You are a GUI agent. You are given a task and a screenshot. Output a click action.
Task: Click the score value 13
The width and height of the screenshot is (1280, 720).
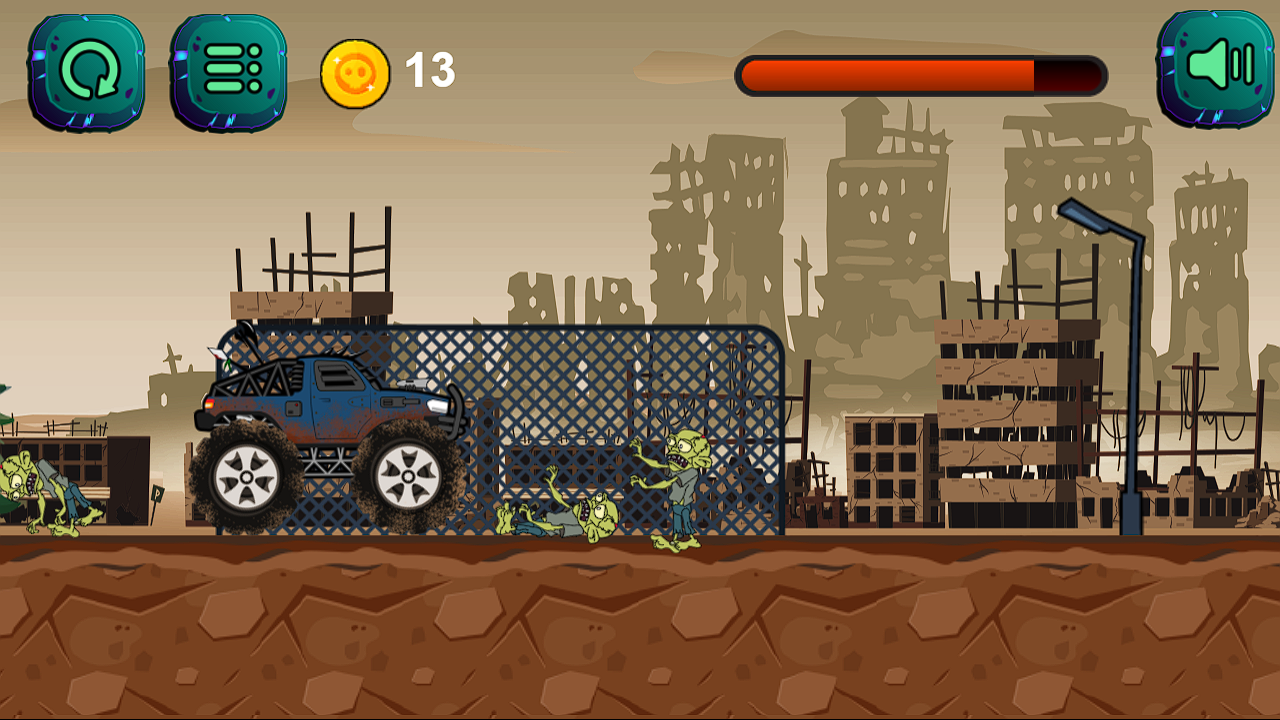(428, 70)
